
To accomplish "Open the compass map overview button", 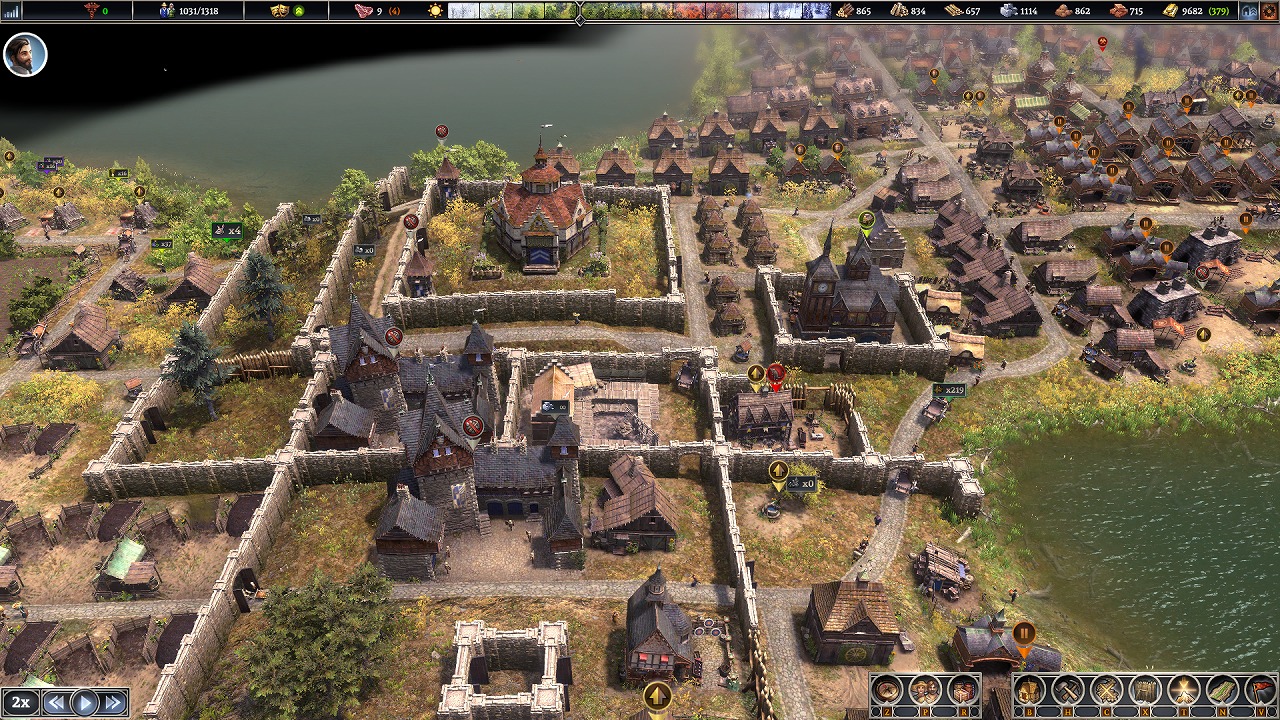I will click(x=886, y=690).
